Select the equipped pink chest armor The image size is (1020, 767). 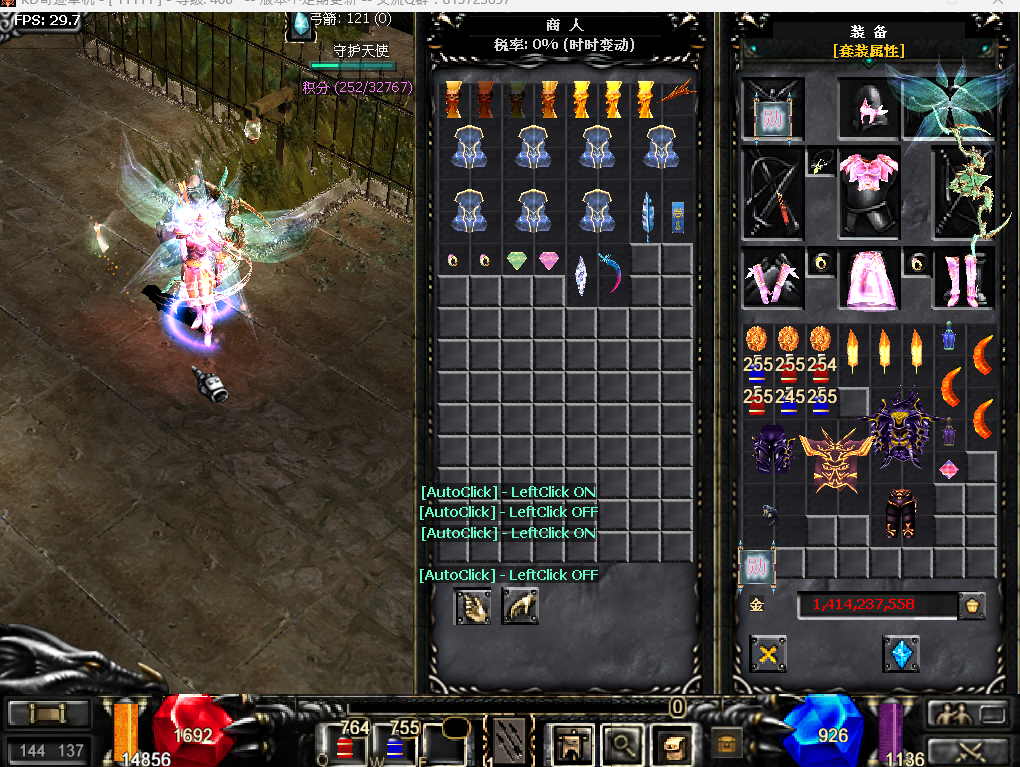[x=868, y=193]
